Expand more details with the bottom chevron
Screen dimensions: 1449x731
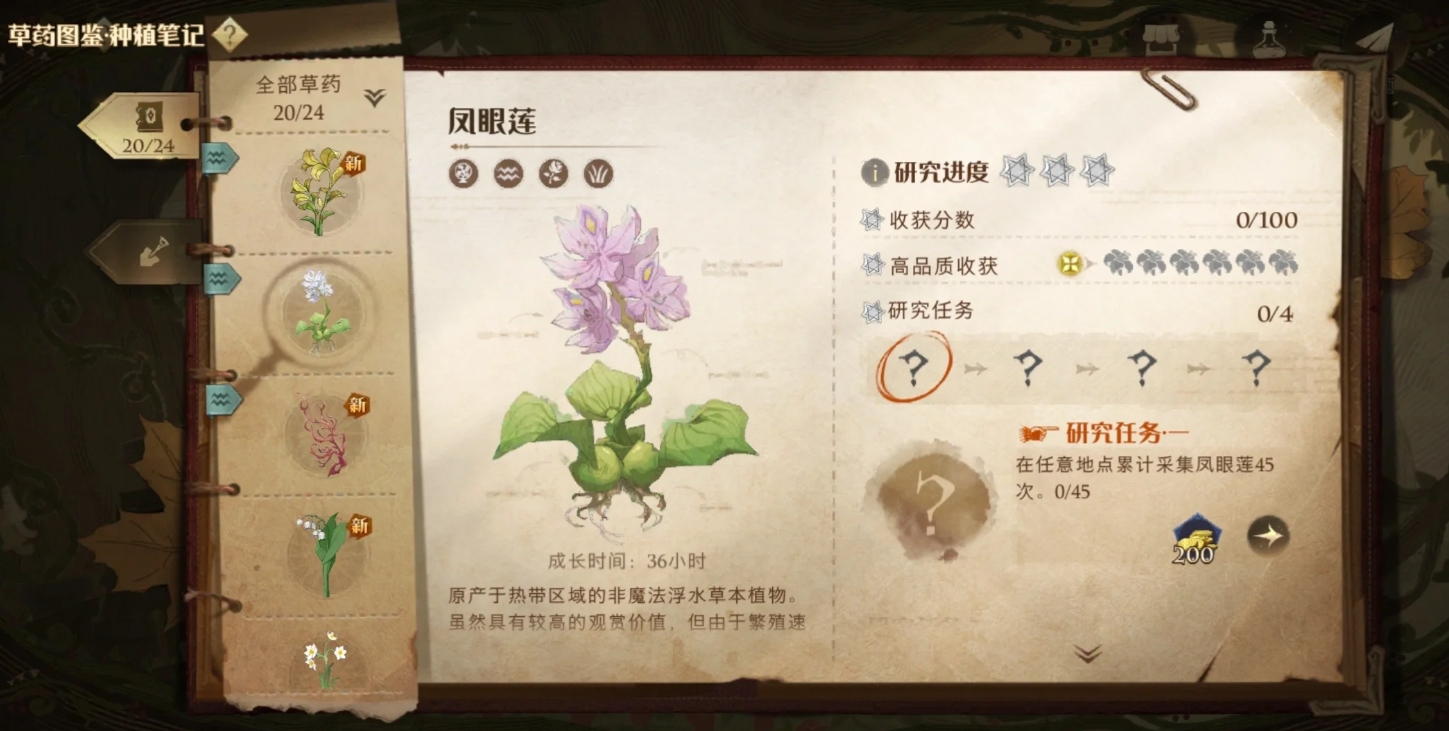(x=1087, y=654)
